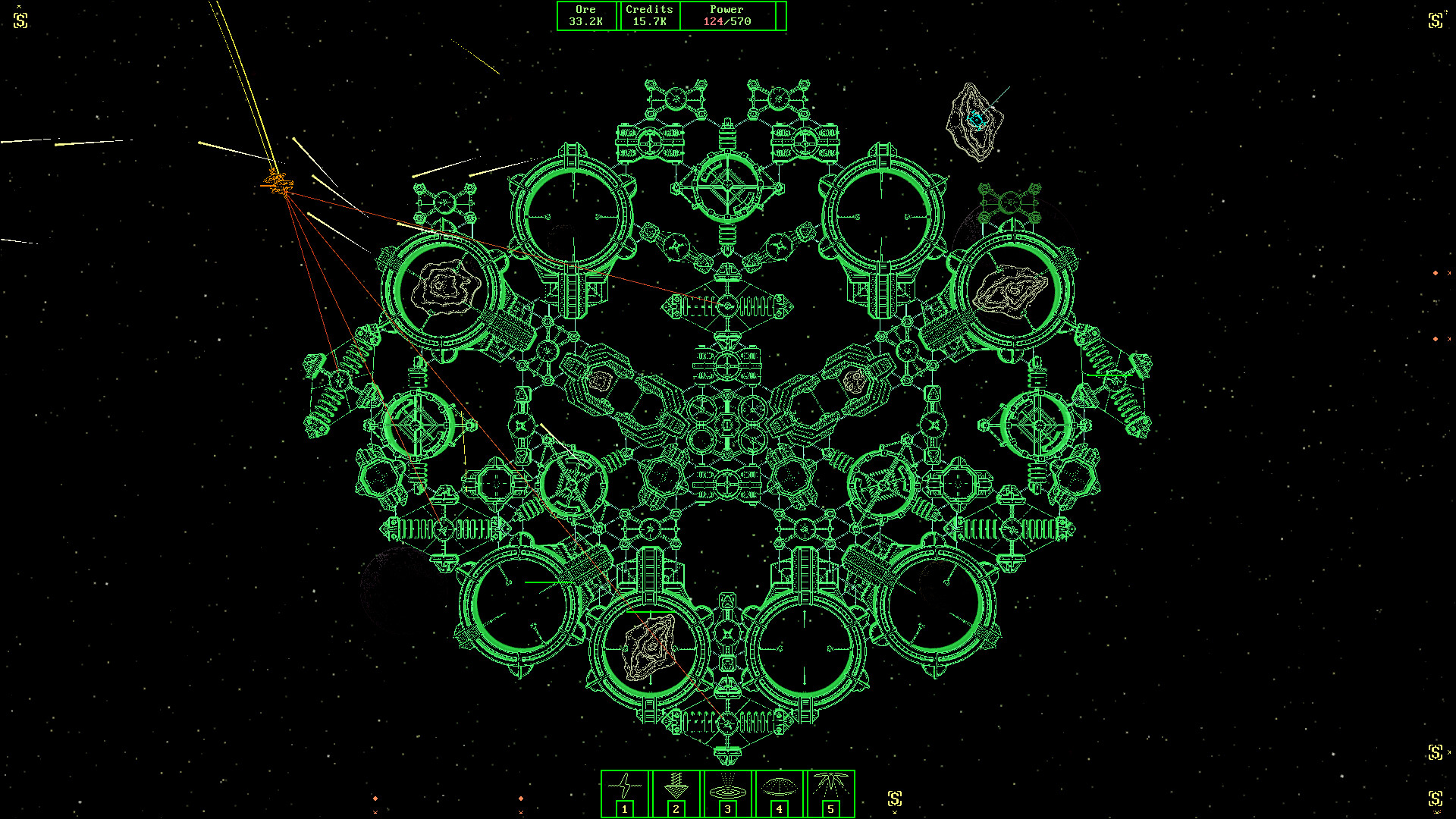Click the hotkey 1 label under the lightning tool
This screenshot has width=1456, height=819.
(624, 809)
